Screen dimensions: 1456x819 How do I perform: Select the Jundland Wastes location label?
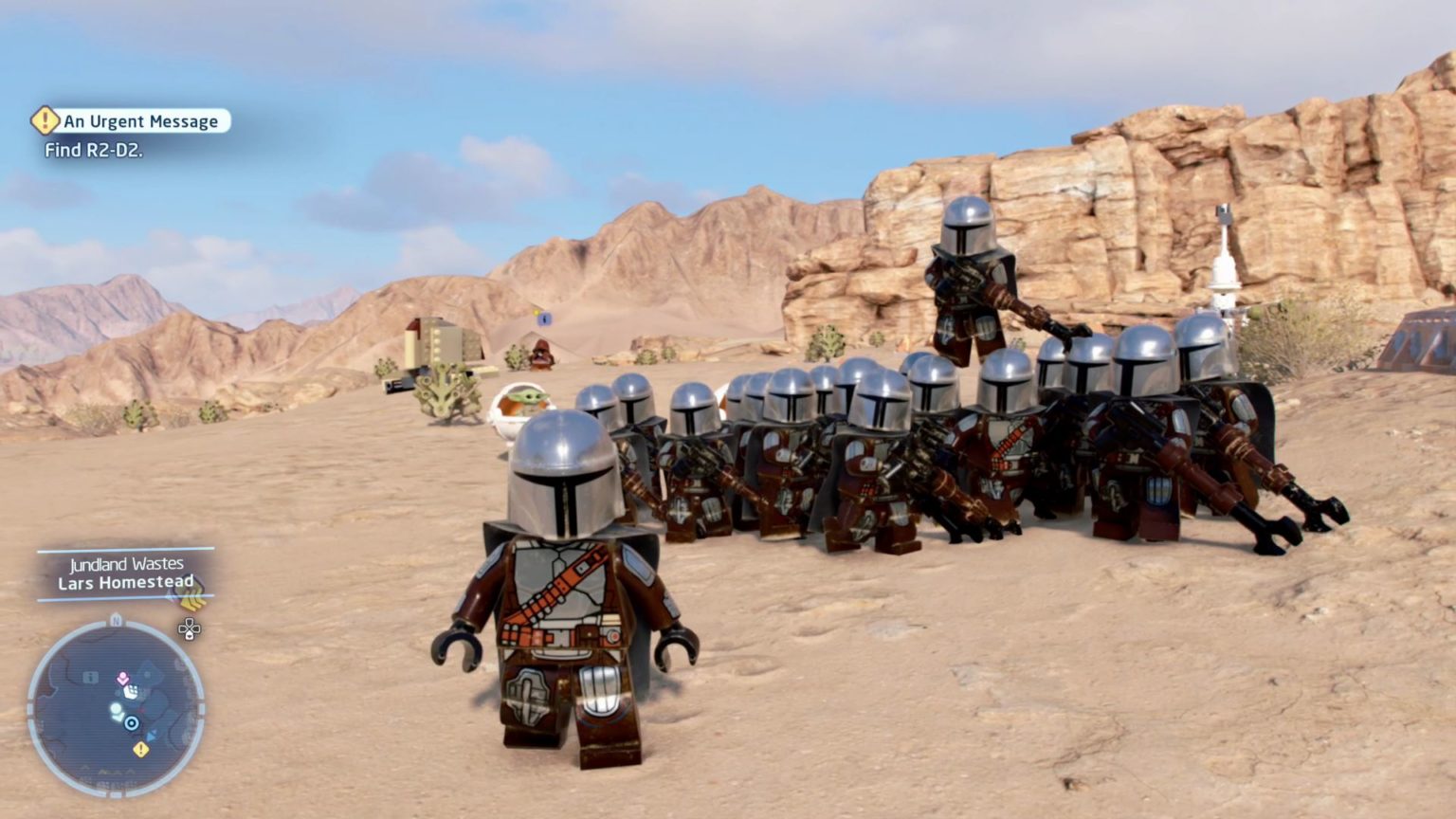click(x=127, y=564)
